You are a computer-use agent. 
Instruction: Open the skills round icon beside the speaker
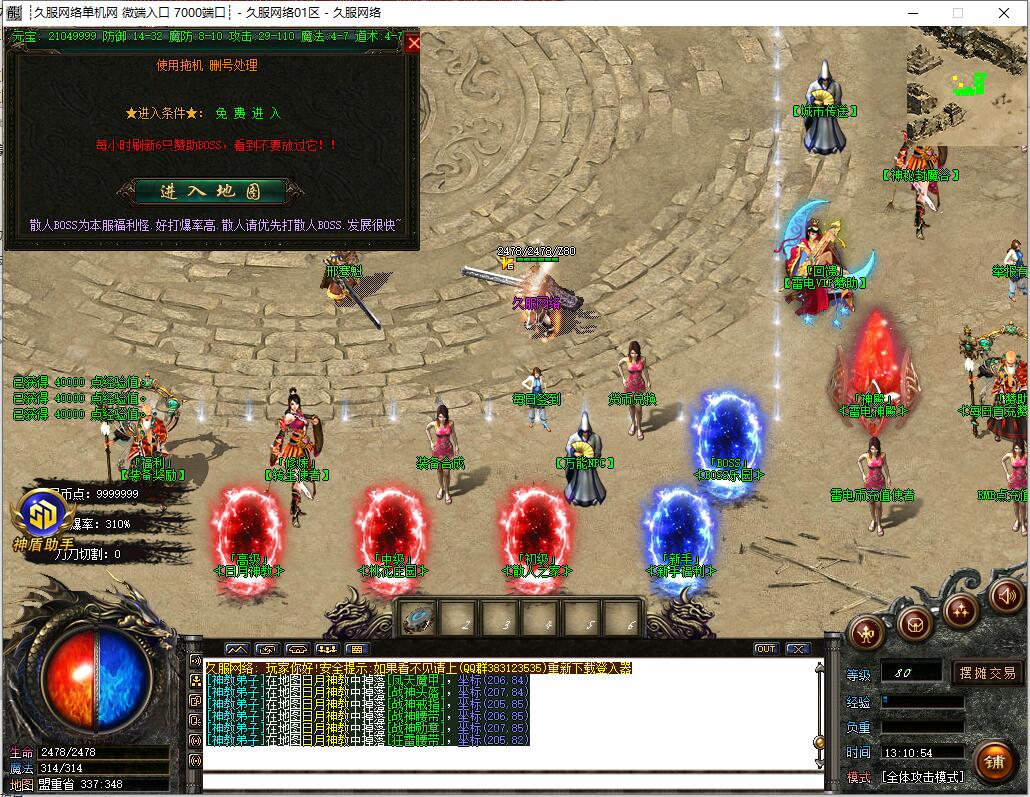pos(961,609)
